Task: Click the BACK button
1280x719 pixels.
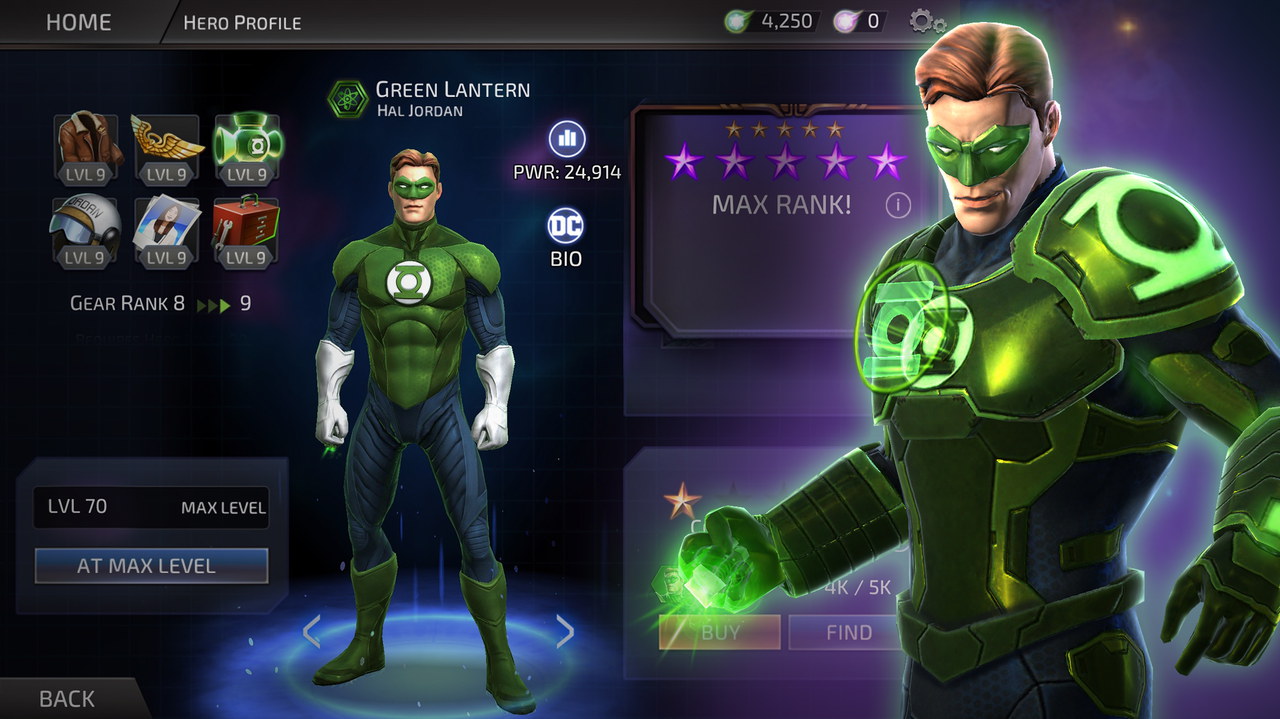Action: (67, 698)
